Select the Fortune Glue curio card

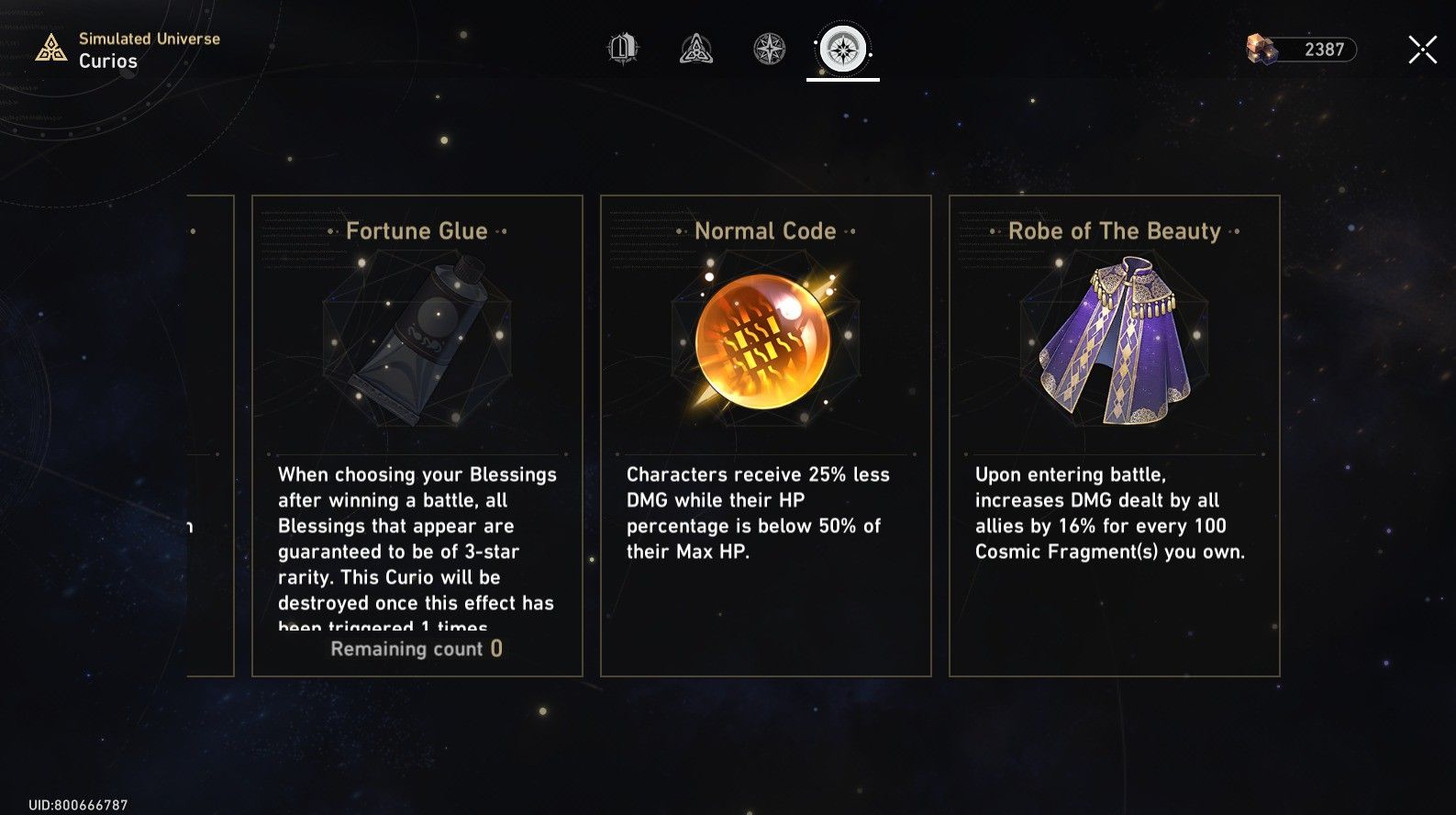(x=417, y=431)
